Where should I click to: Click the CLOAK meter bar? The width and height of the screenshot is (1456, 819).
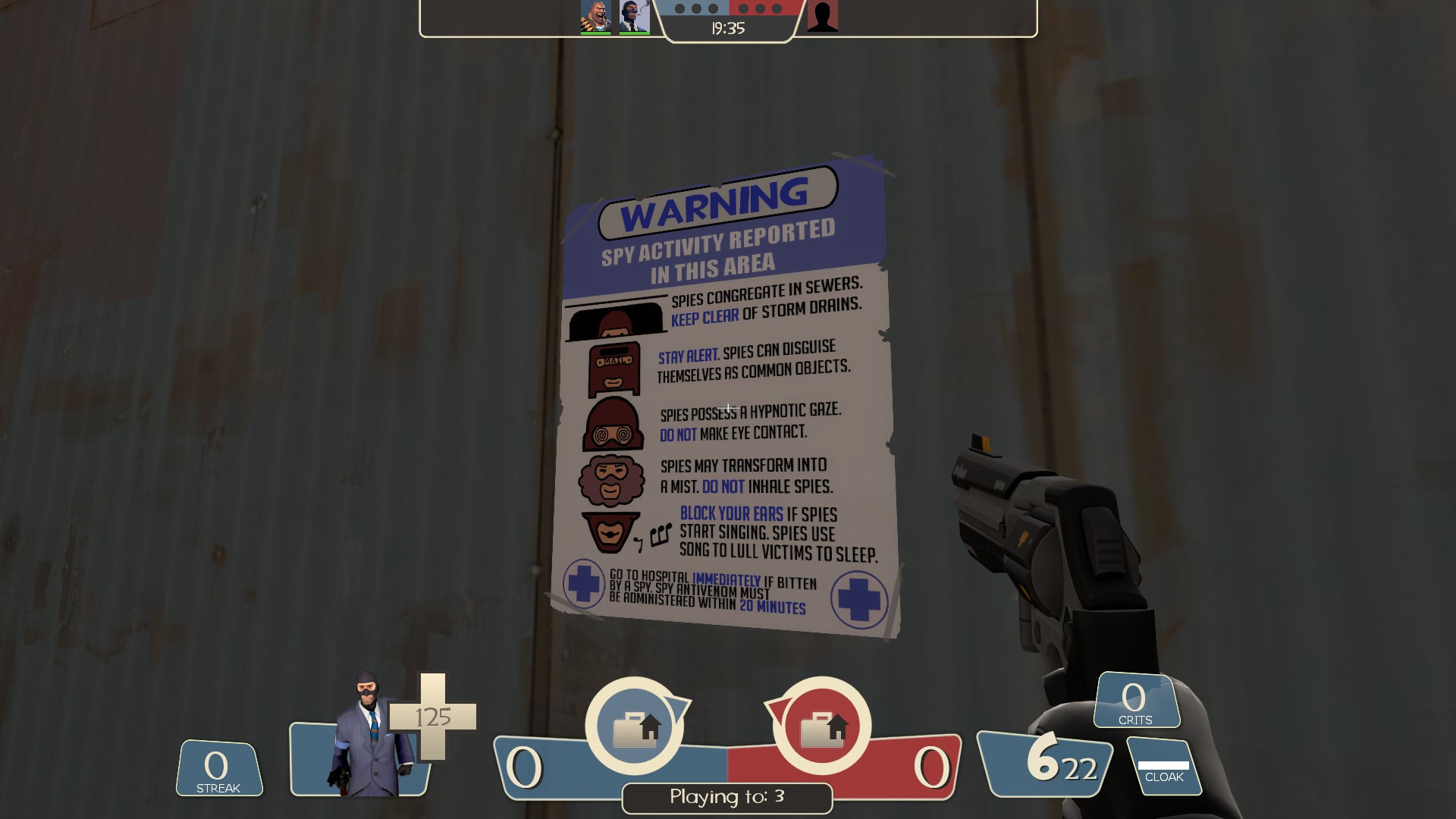[1166, 766]
